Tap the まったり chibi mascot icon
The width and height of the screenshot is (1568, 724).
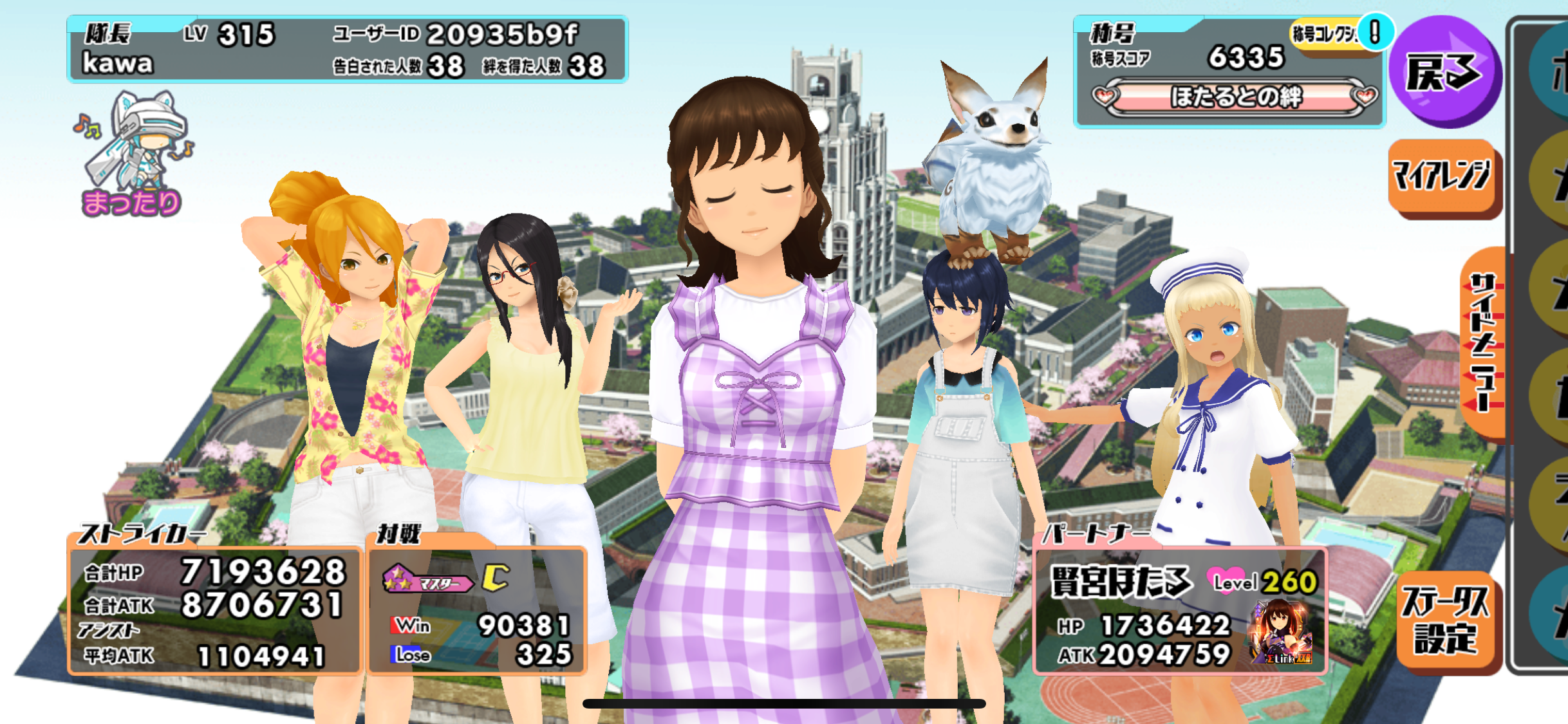[134, 154]
